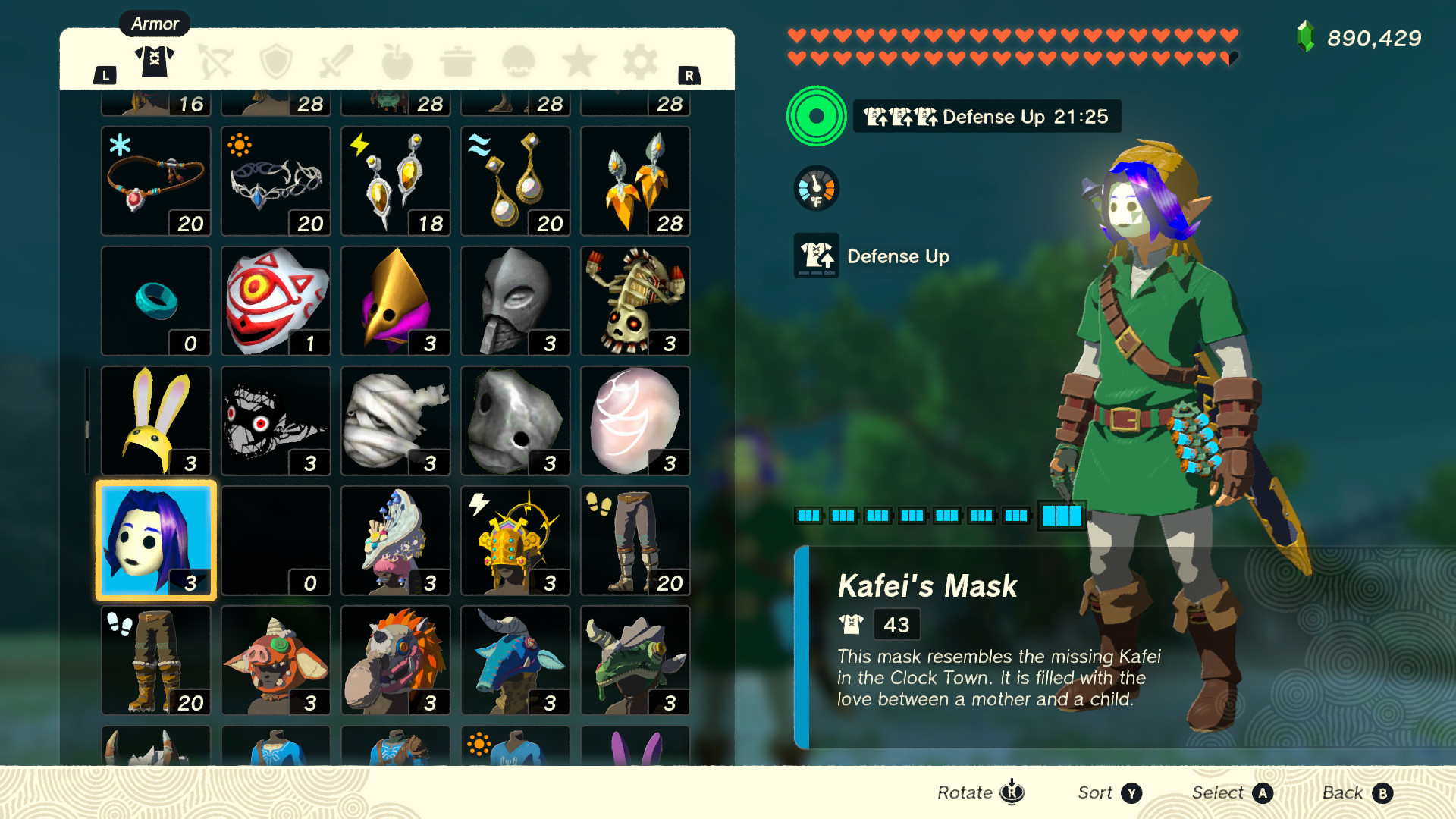Open the Food apple icon
This screenshot has width=1456, height=819.
coord(398,61)
